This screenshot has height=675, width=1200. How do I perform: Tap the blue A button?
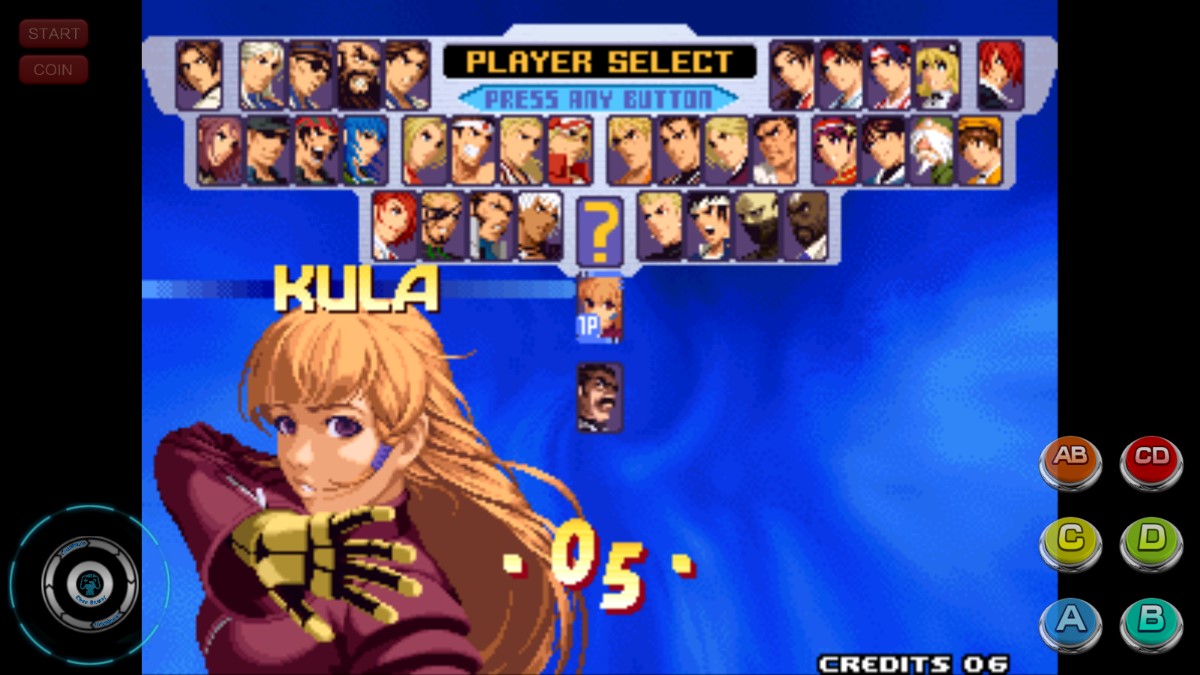coord(1070,622)
